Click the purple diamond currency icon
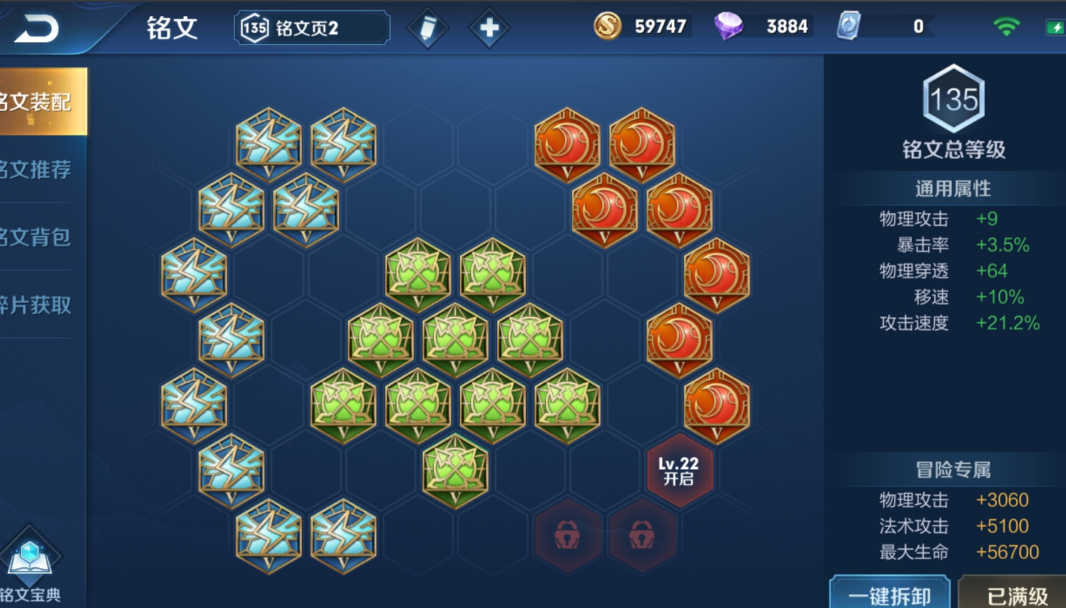The height and width of the screenshot is (608, 1066). click(729, 27)
